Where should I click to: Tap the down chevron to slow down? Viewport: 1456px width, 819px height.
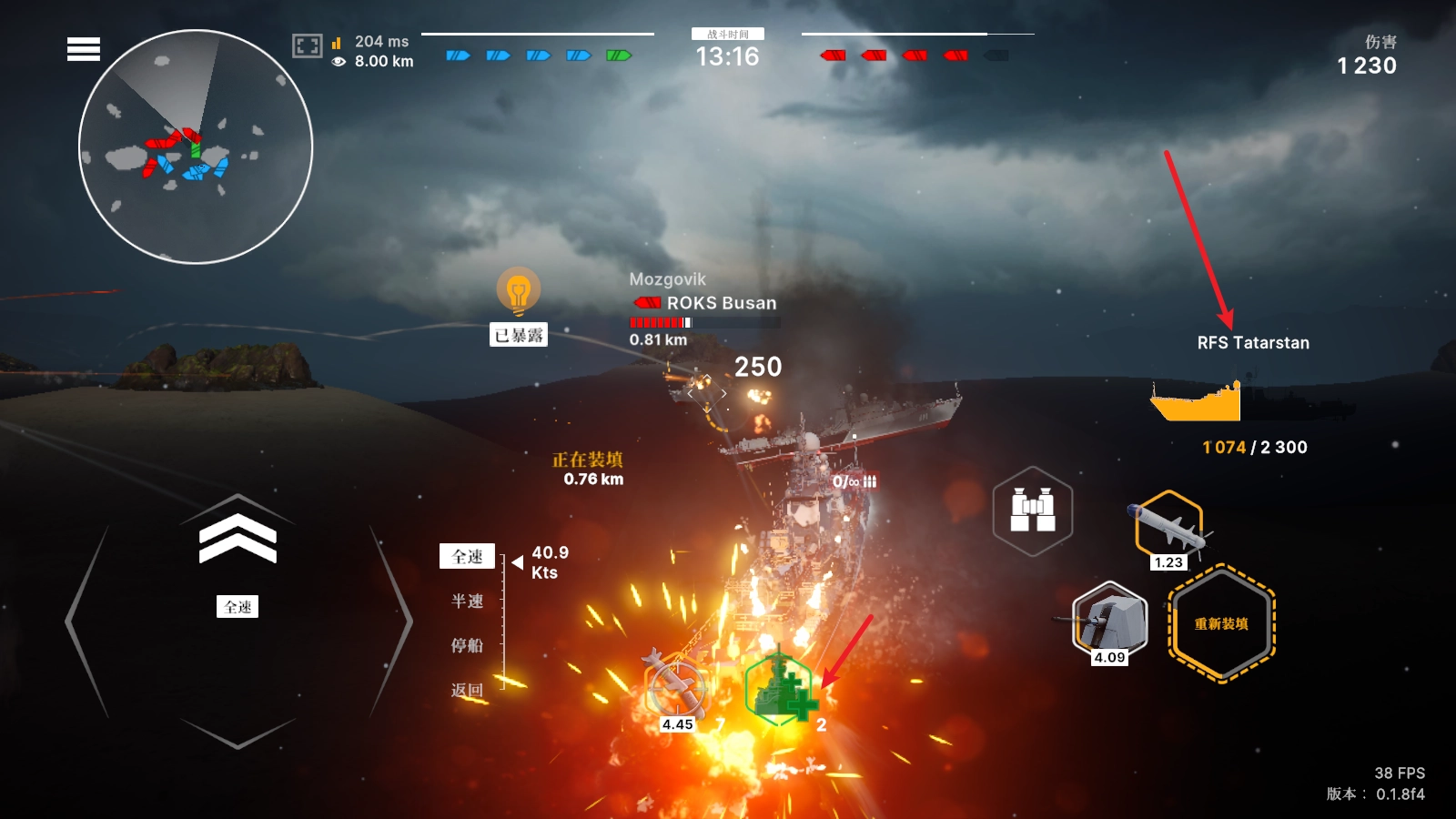click(238, 733)
